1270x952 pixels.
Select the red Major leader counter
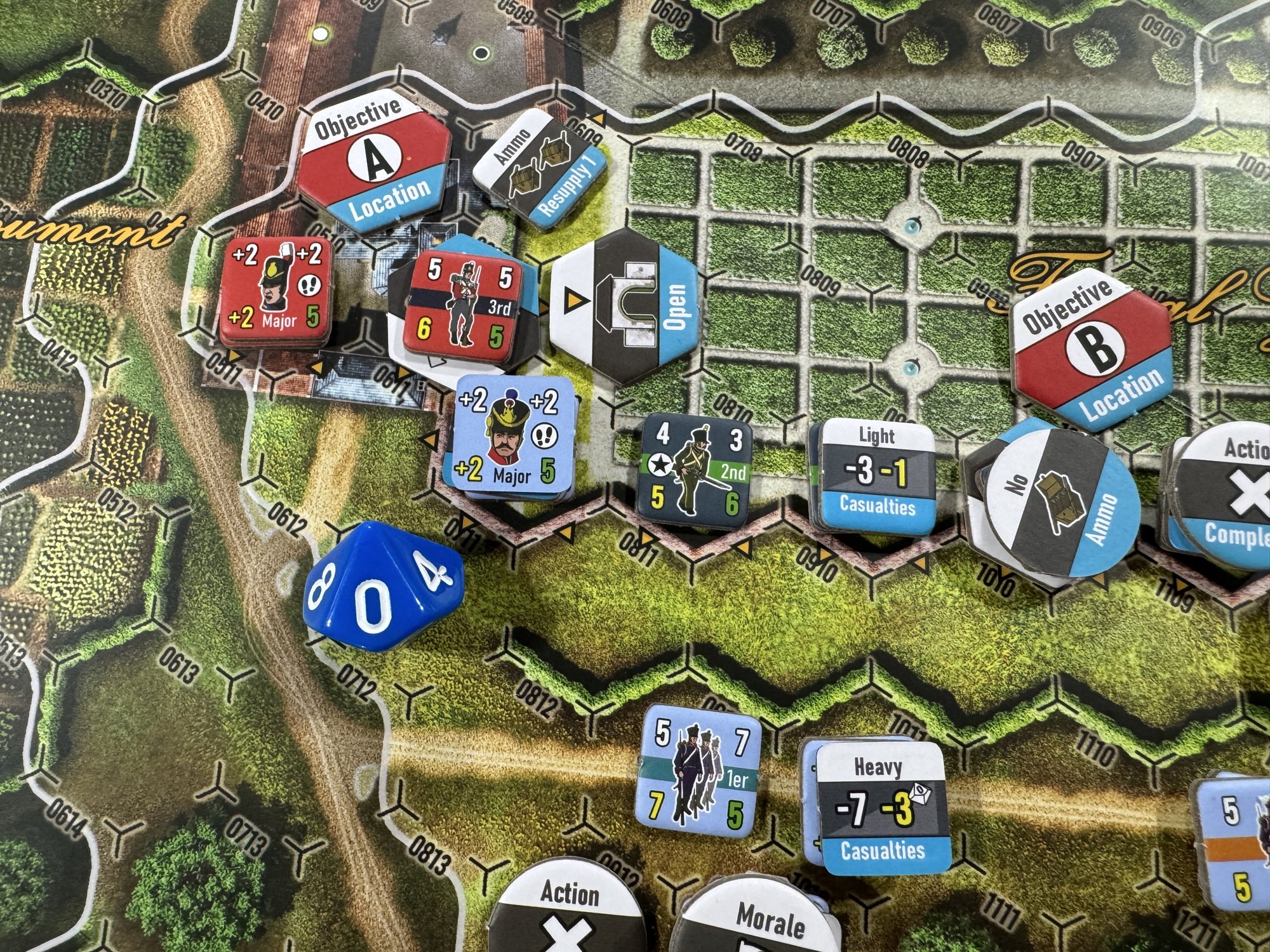[x=276, y=292]
